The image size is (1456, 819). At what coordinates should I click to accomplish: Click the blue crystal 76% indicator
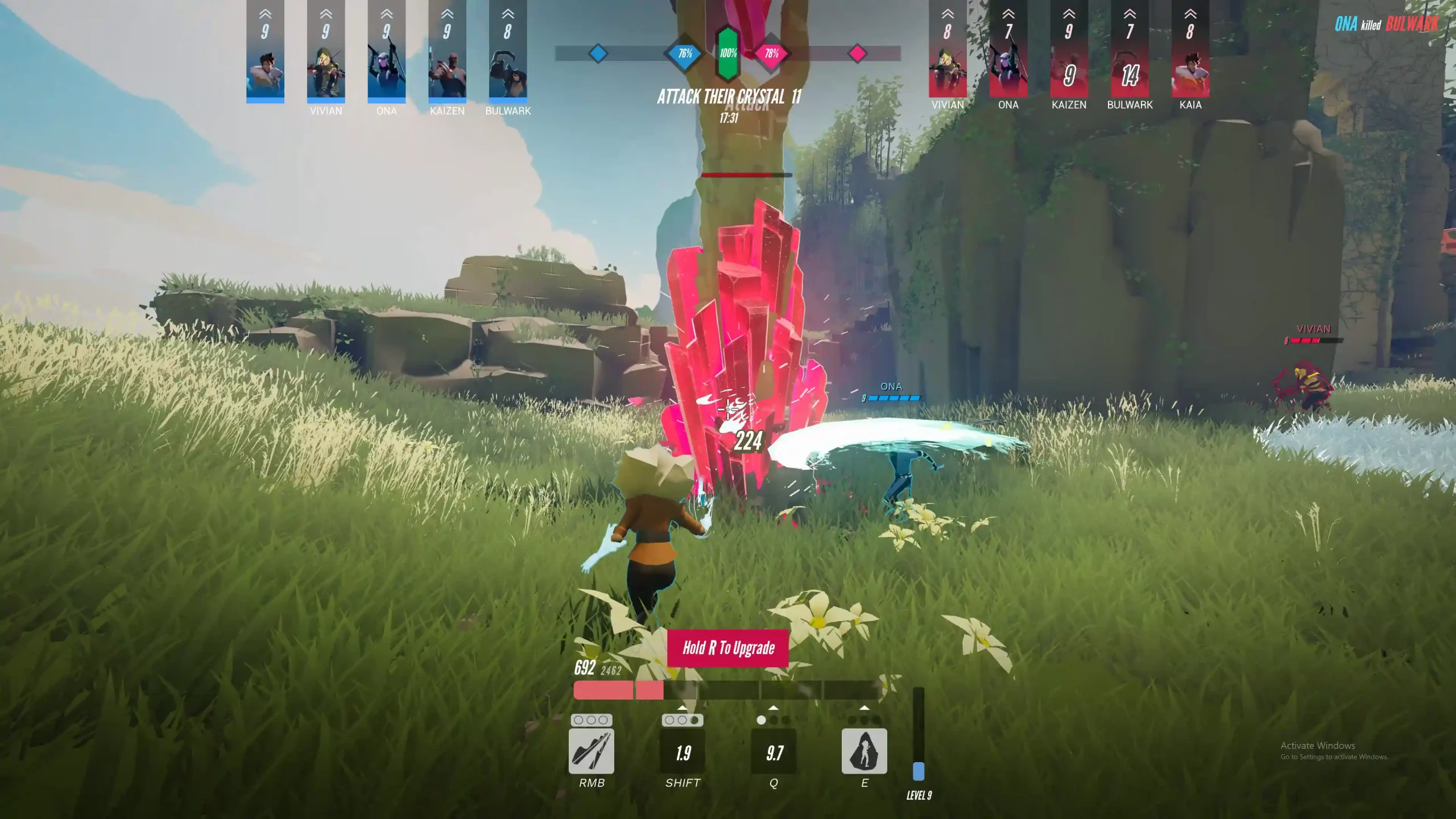[685, 53]
